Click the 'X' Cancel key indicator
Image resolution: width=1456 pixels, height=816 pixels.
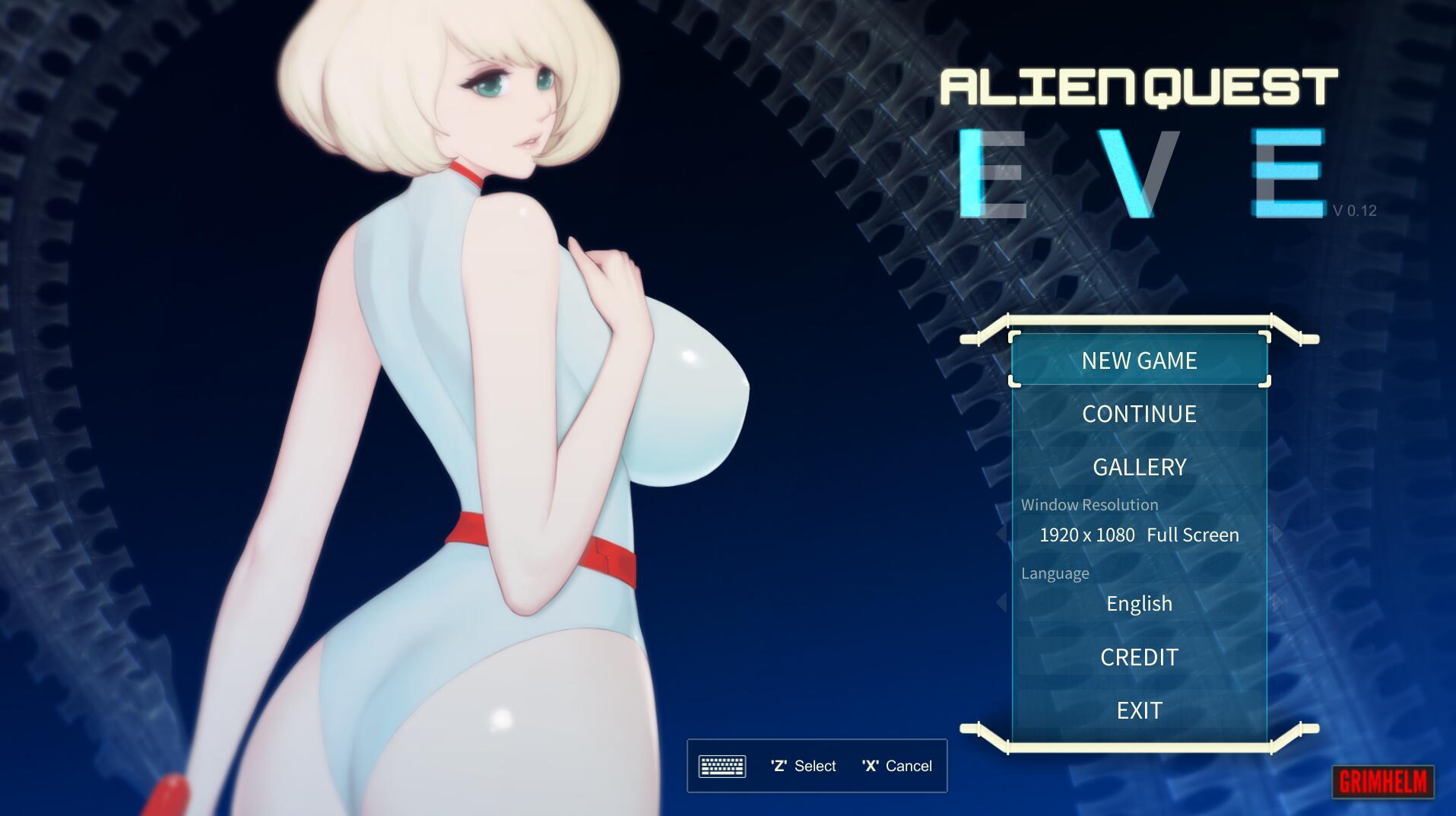(x=897, y=766)
